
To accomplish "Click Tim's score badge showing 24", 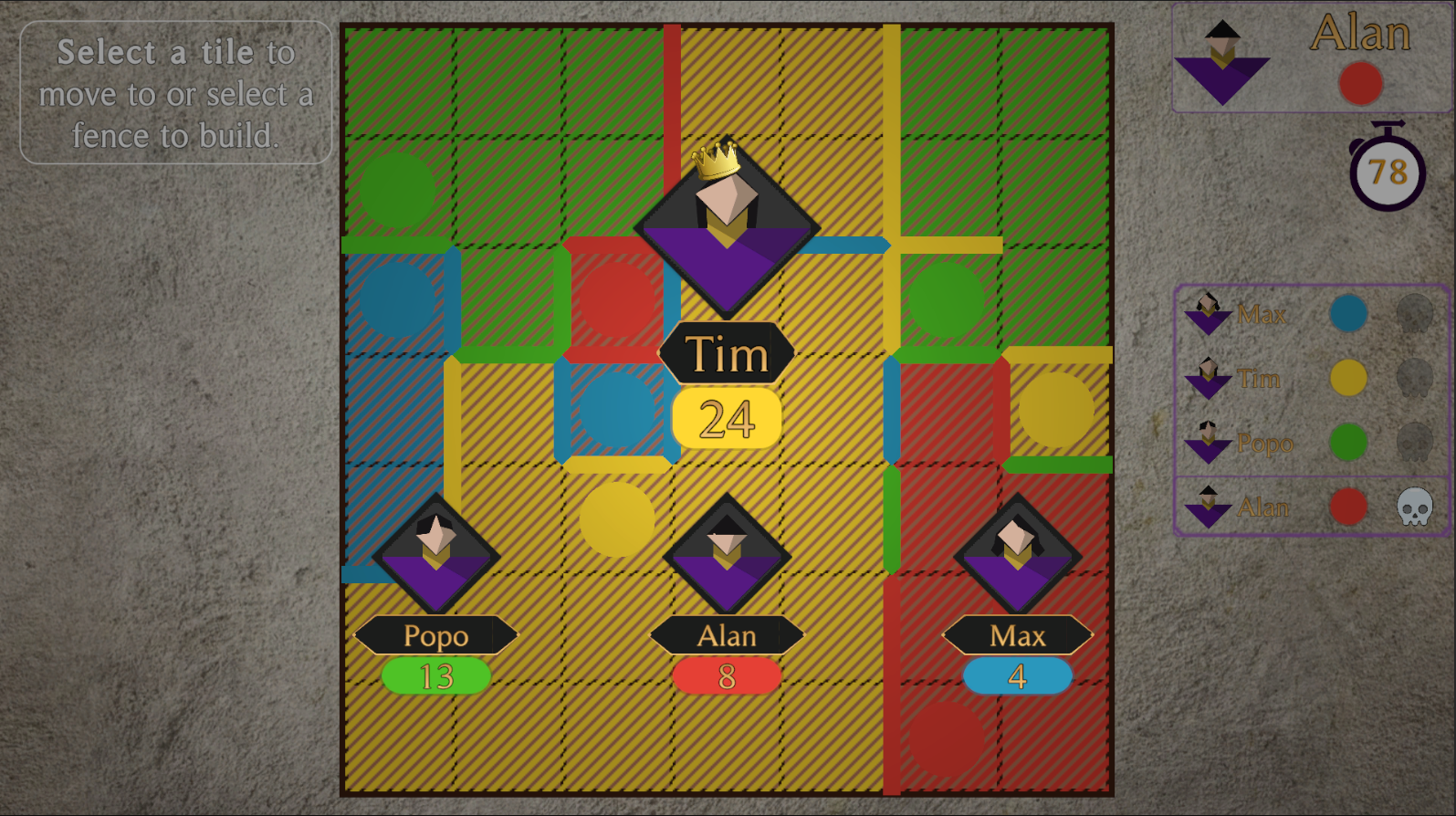I will click(724, 417).
